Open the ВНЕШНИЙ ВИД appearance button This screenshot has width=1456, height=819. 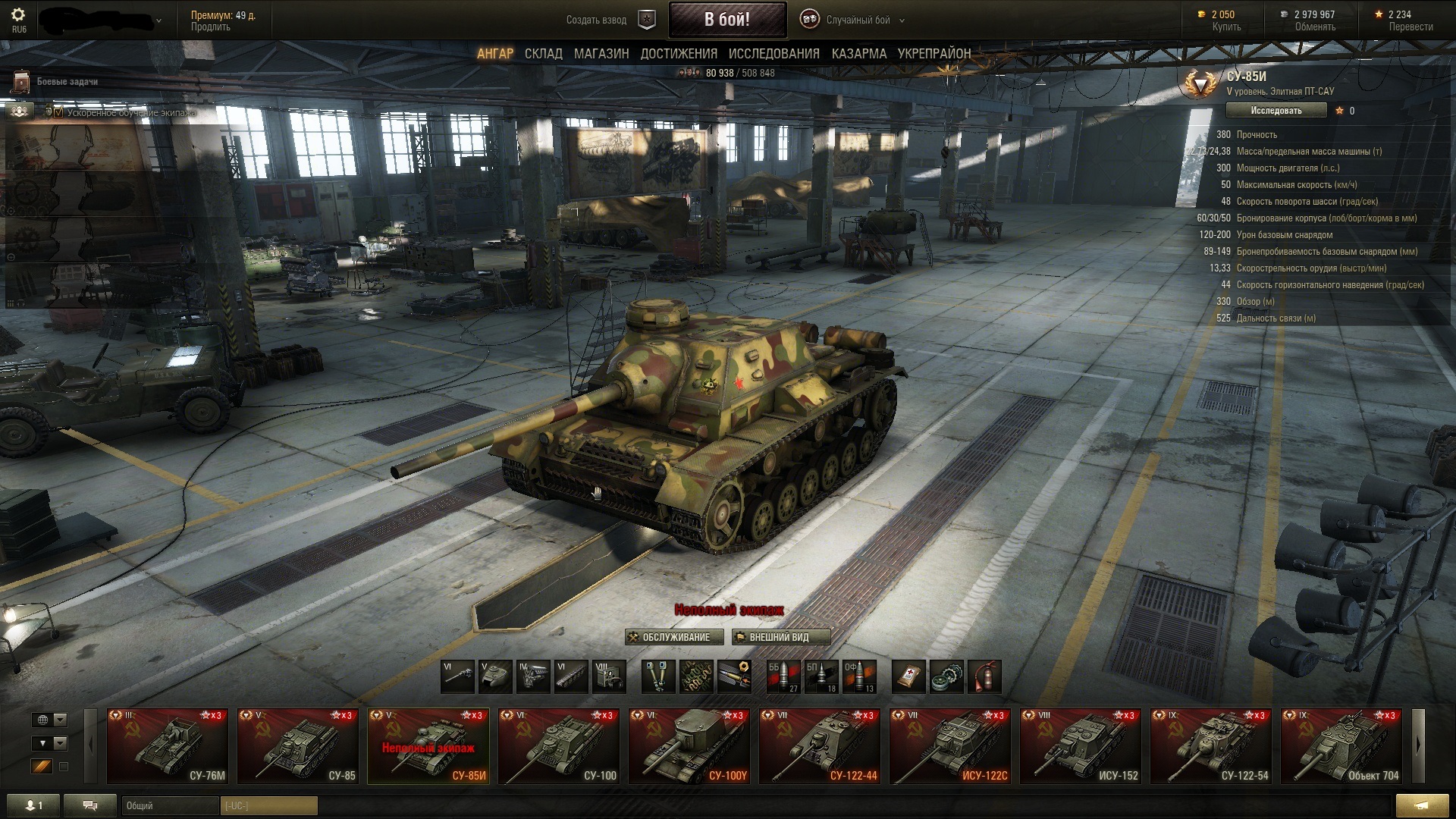point(780,637)
